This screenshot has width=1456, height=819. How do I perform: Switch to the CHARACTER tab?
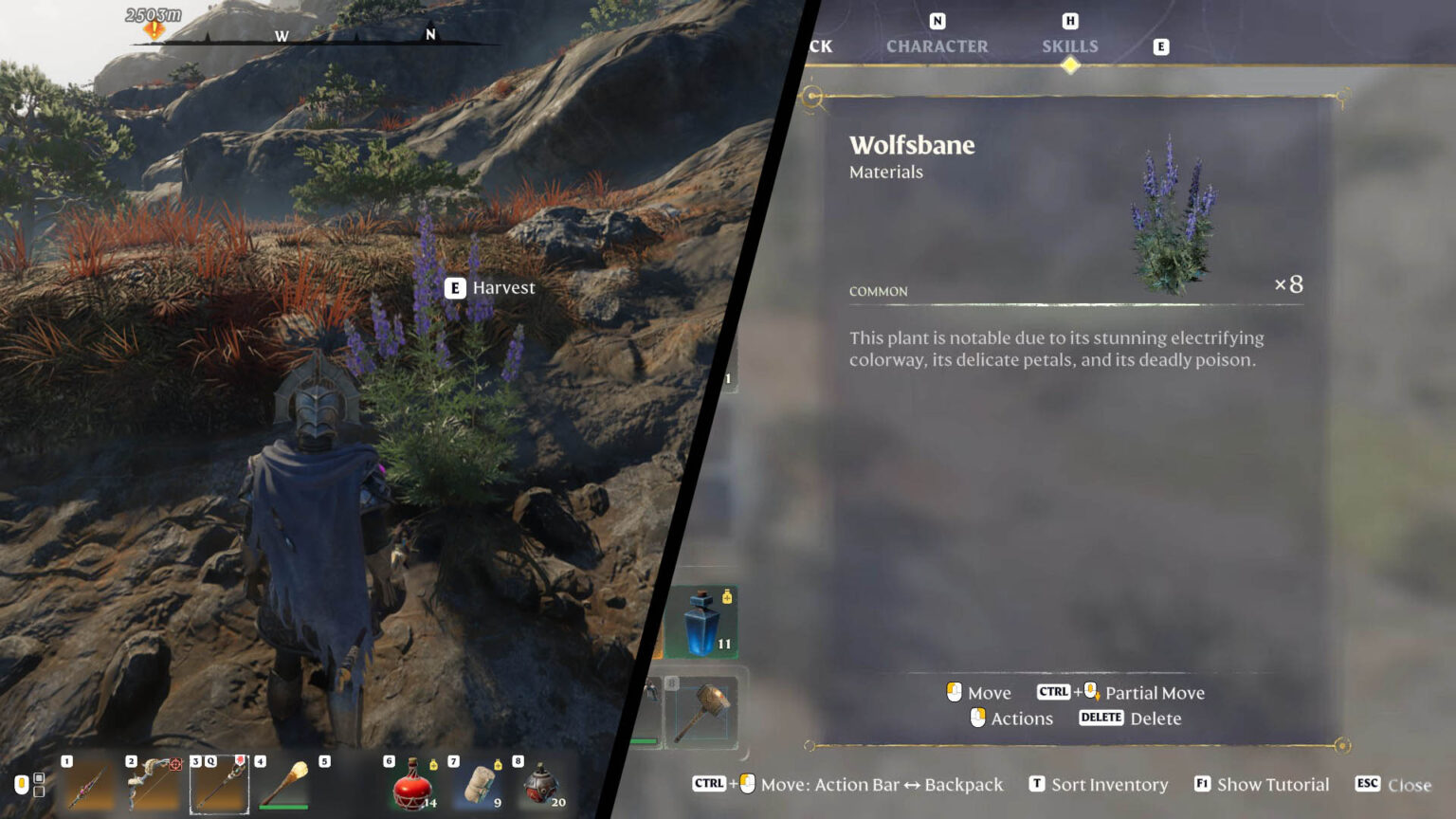[x=937, y=45]
